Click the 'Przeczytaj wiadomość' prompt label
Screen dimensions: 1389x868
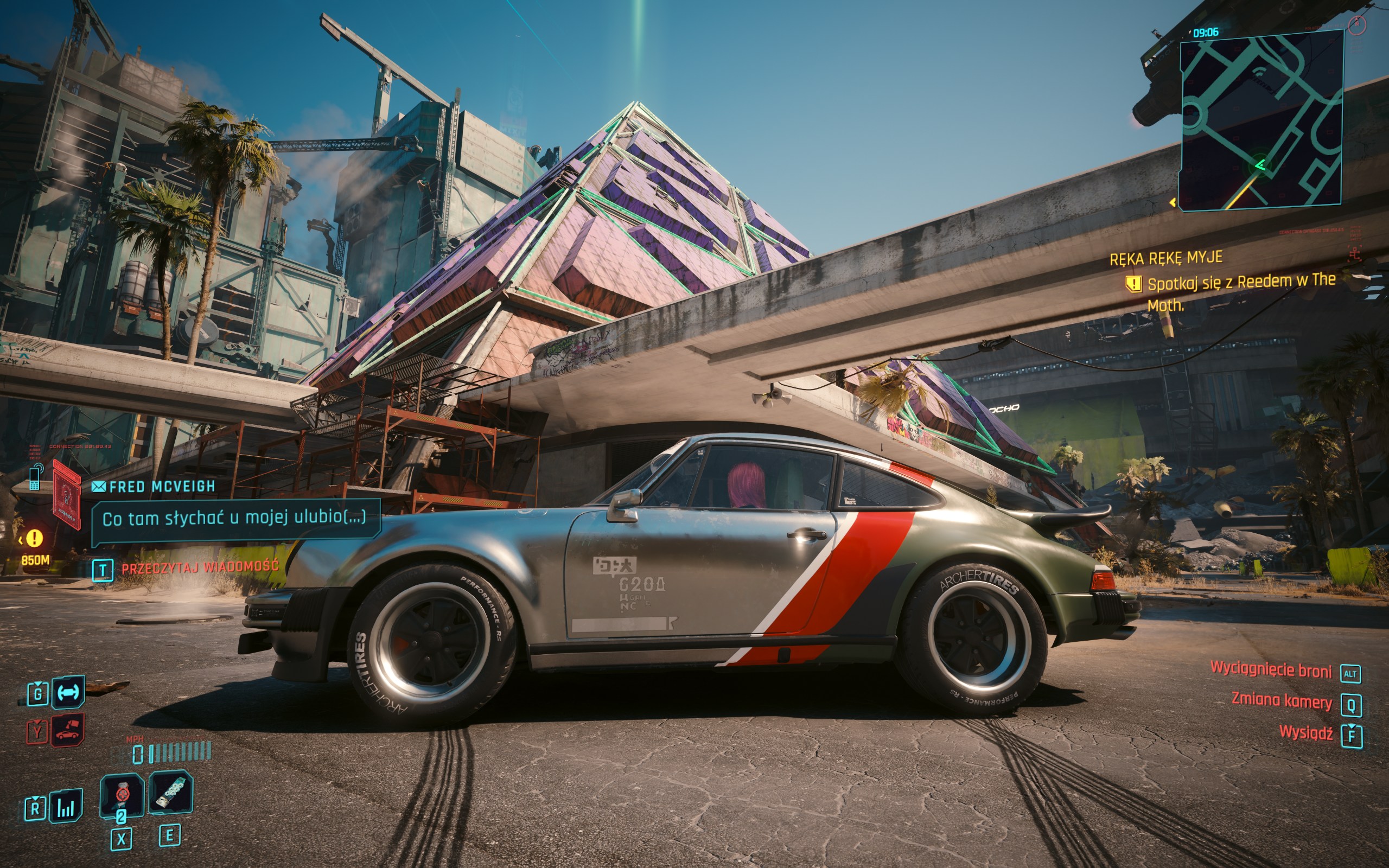pos(200,568)
